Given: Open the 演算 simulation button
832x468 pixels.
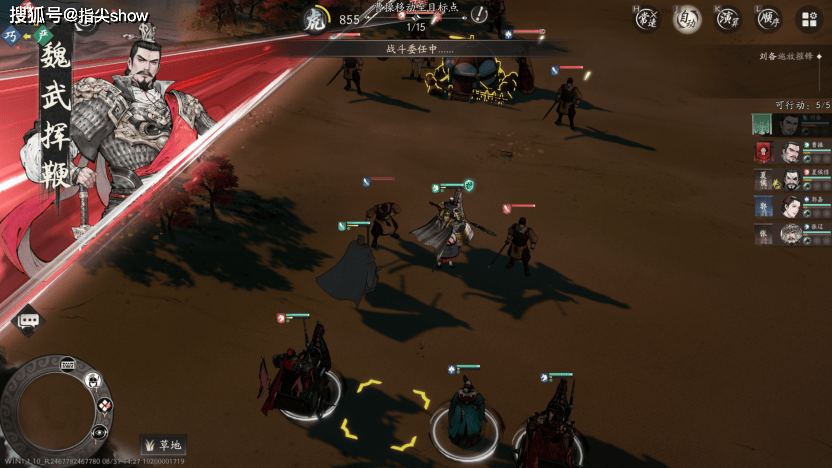Looking at the screenshot, I should tap(728, 19).
